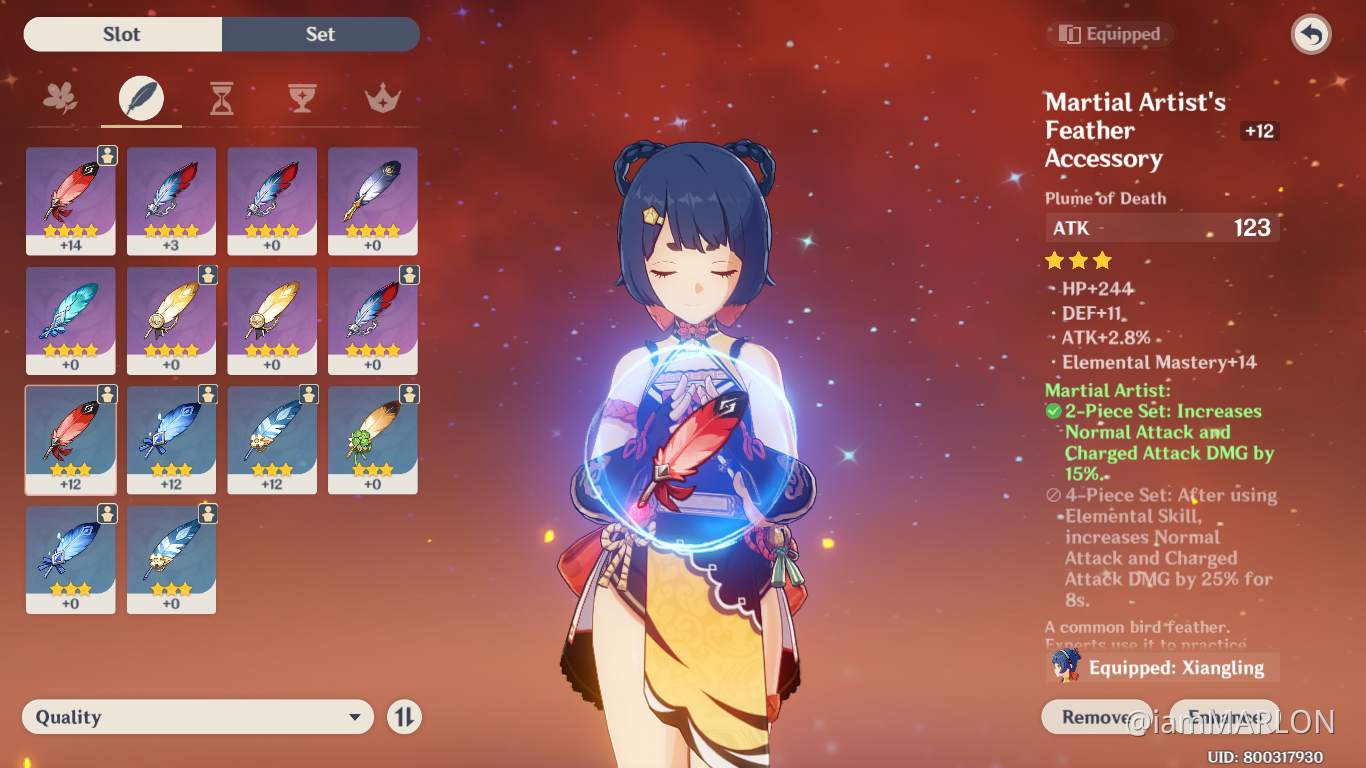This screenshot has height=768, width=1366.
Task: Select the Plume of Death feather slot icon
Action: coord(140,98)
